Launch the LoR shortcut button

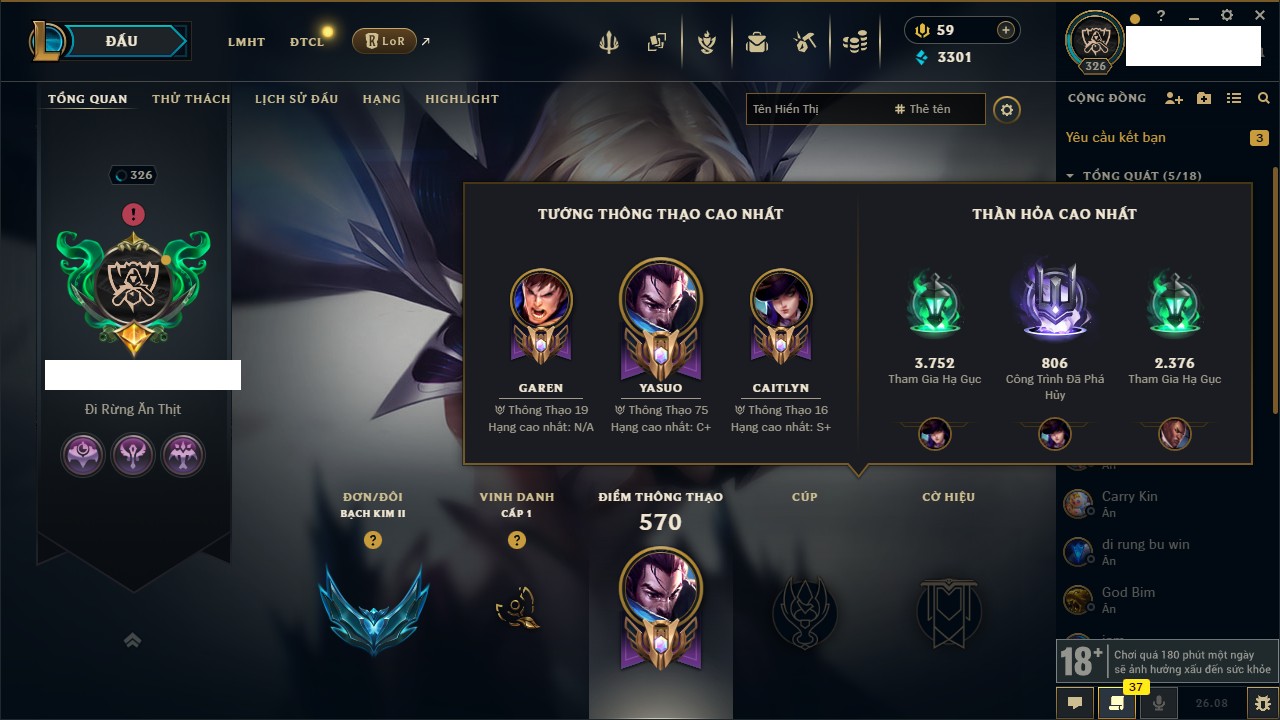(384, 41)
